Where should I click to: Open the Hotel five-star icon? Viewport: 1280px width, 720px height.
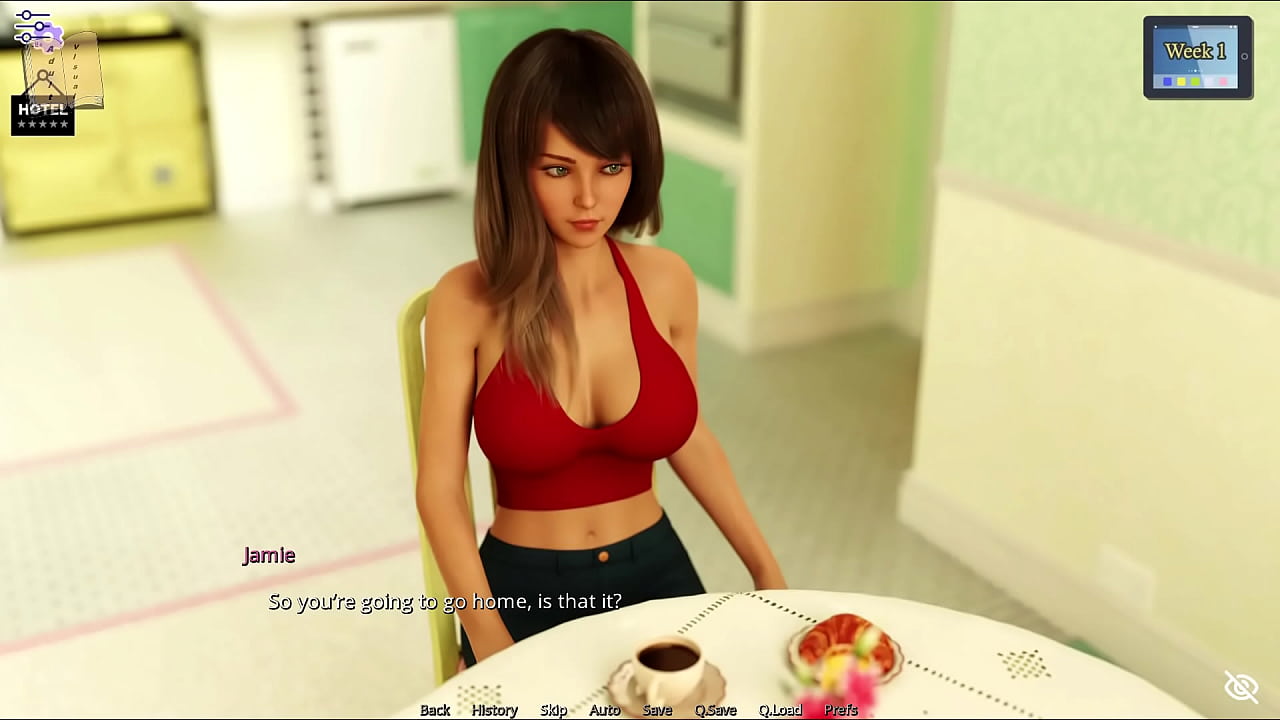[43, 116]
